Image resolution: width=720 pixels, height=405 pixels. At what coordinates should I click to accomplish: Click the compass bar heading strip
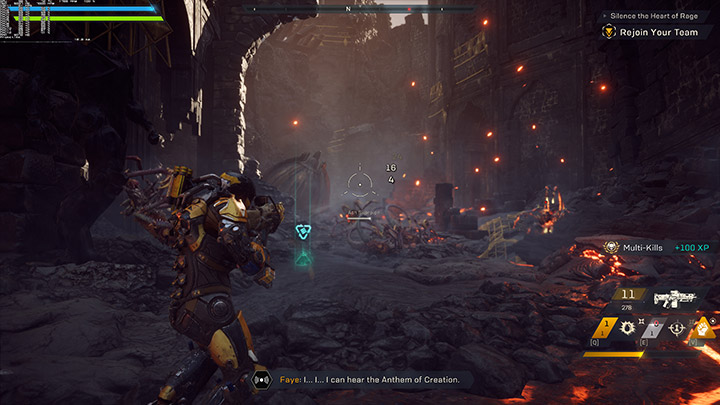tap(347, 9)
